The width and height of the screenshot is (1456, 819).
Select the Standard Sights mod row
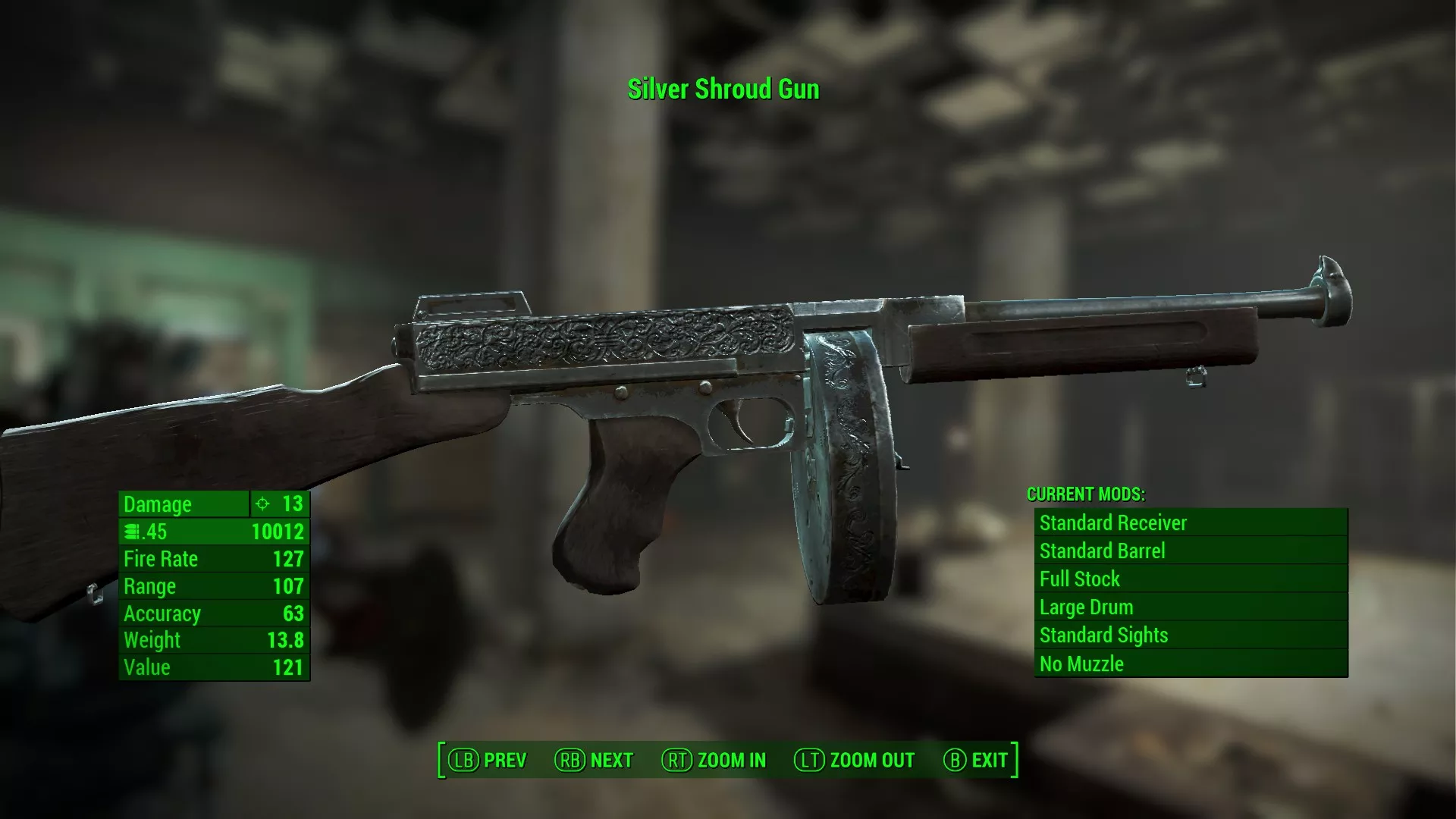click(x=1190, y=635)
